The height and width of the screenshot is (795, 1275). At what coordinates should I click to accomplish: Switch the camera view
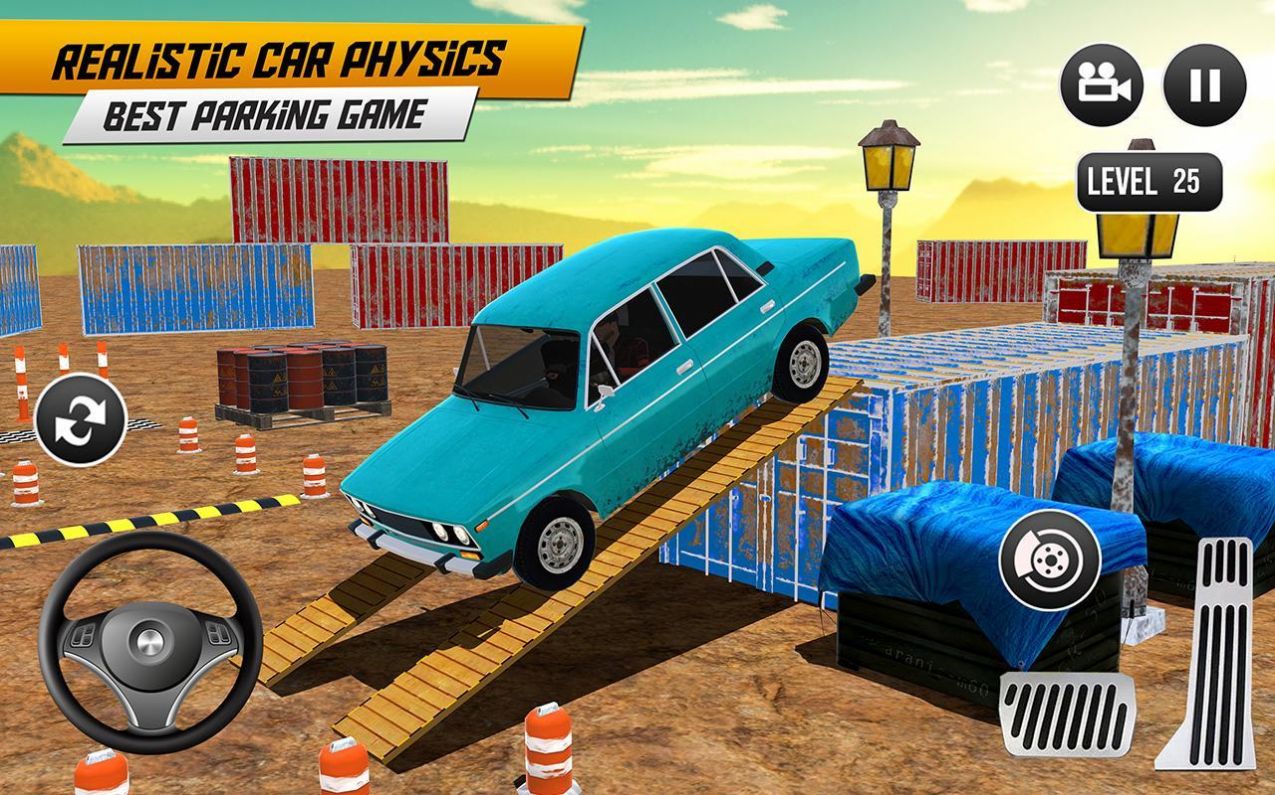tap(1102, 85)
